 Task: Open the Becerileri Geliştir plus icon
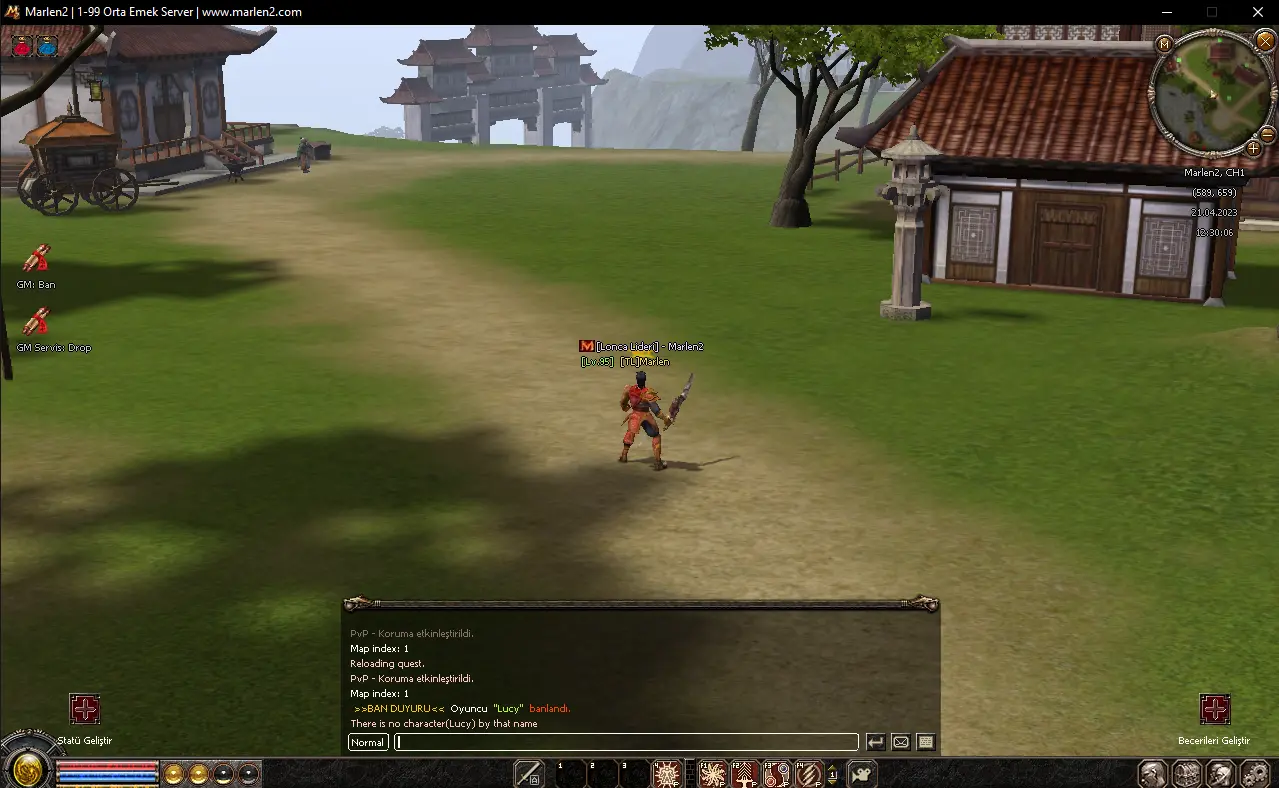(1215, 709)
